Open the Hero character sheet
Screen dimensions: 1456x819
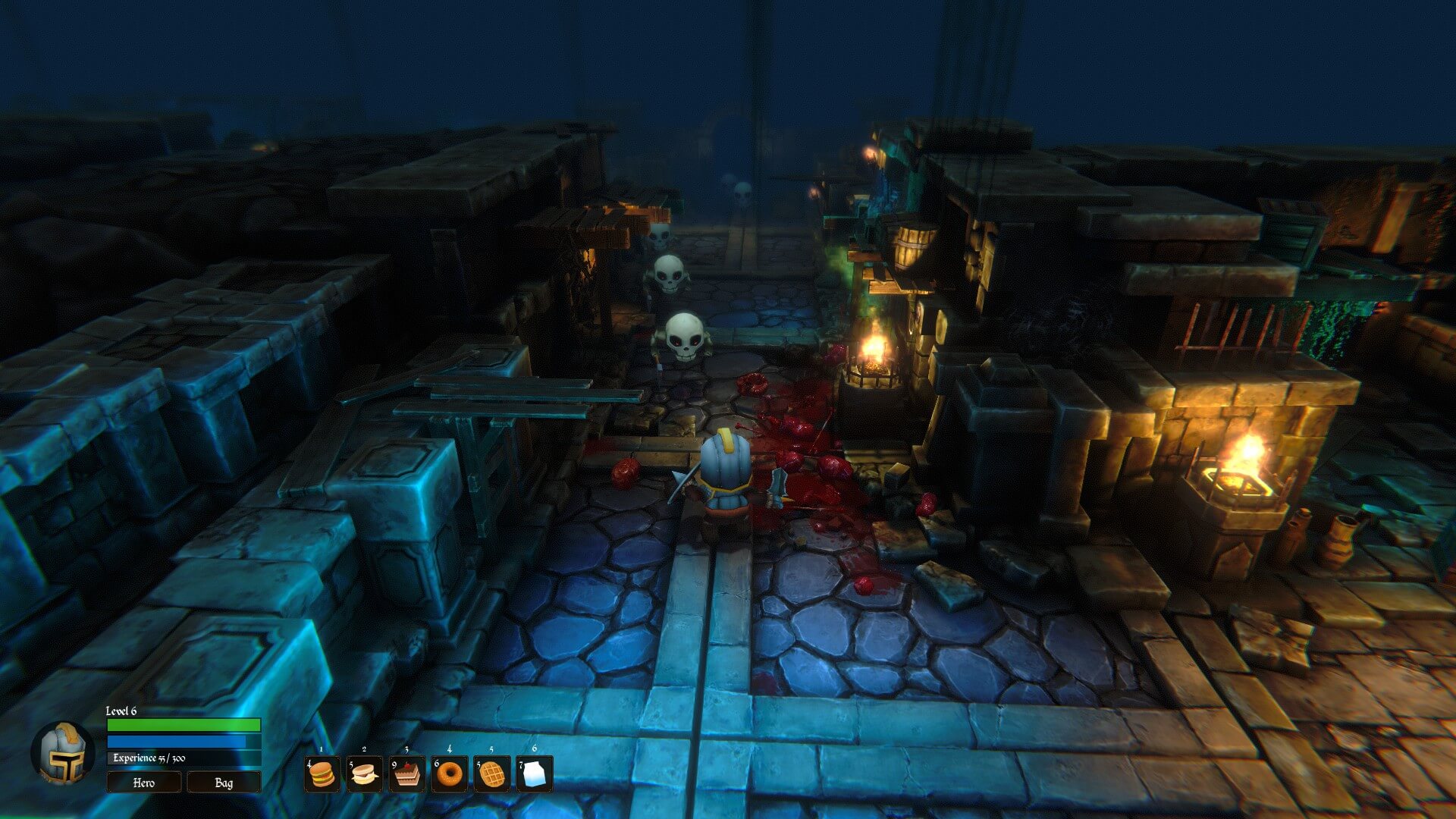(143, 782)
